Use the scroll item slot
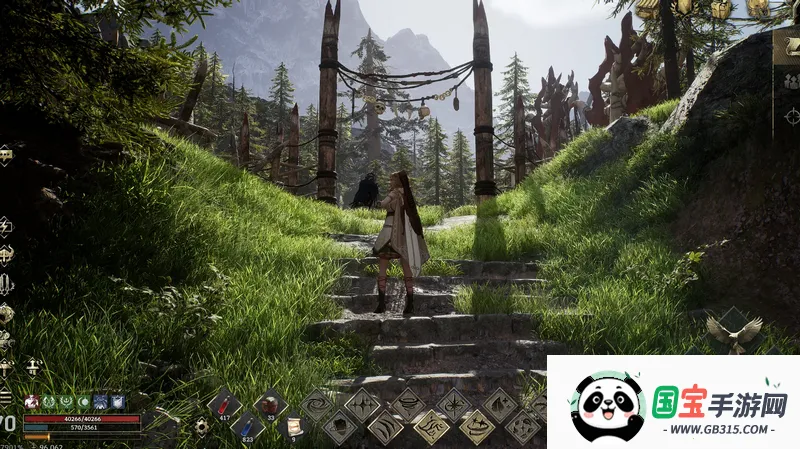Image resolution: width=800 pixels, height=449 pixels. point(294,427)
